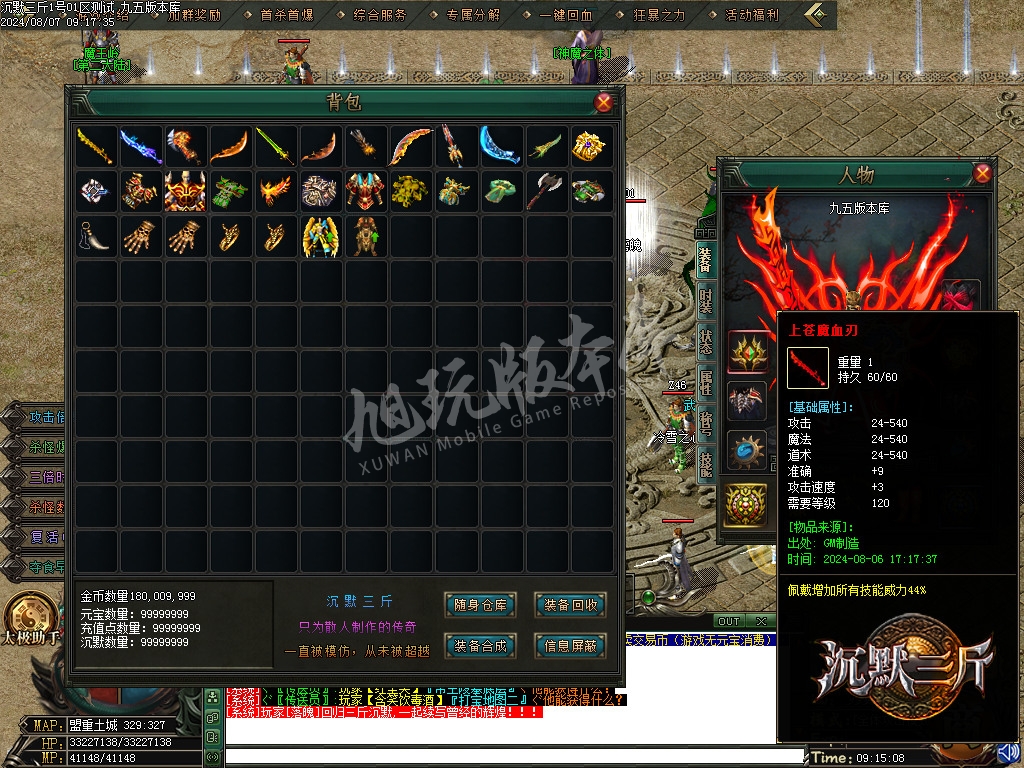This screenshot has height=768, width=1024.
Task: Toggle the sound speaker icon
Action: click(1009, 752)
